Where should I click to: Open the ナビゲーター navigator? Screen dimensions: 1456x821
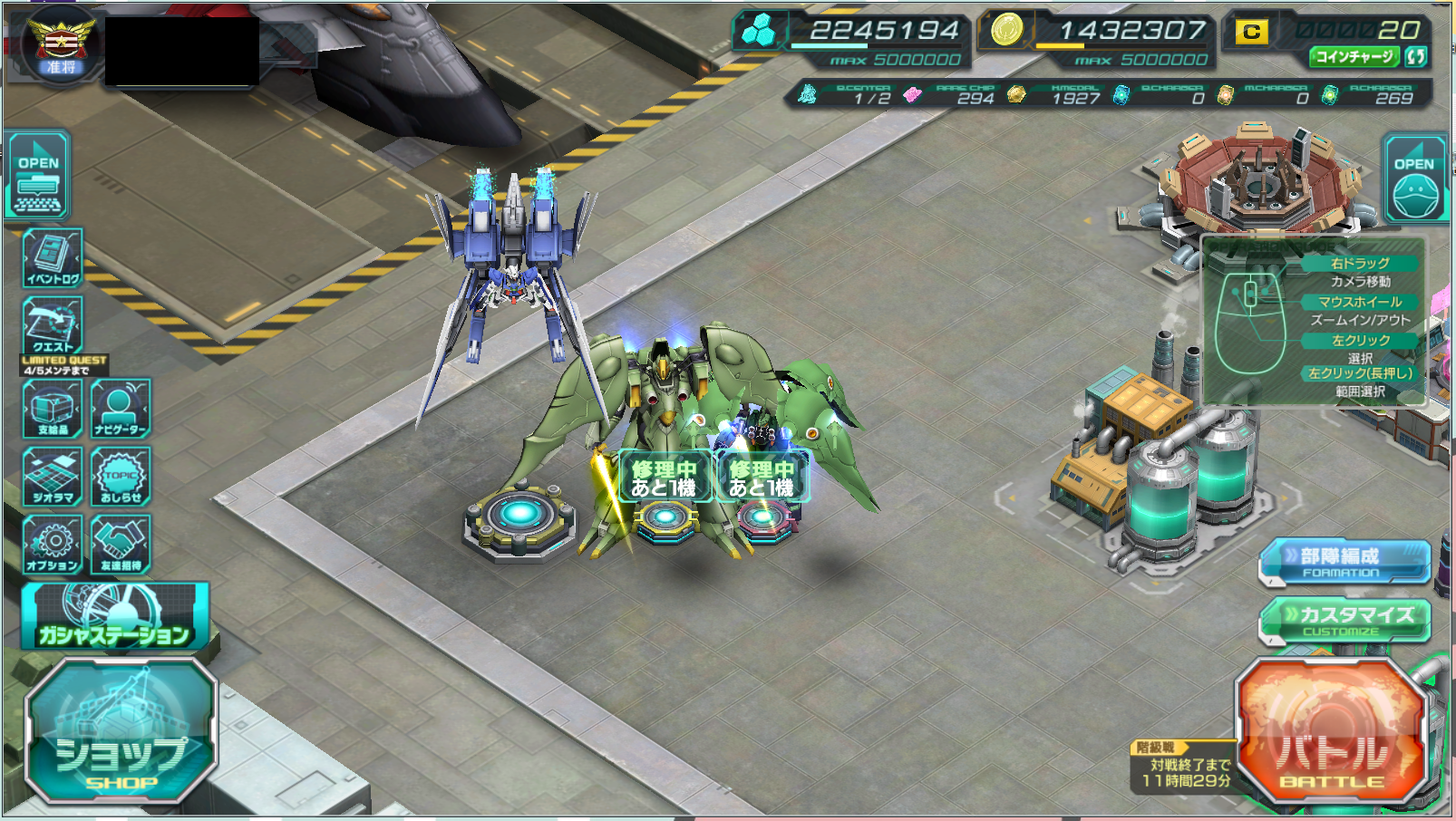point(121,409)
